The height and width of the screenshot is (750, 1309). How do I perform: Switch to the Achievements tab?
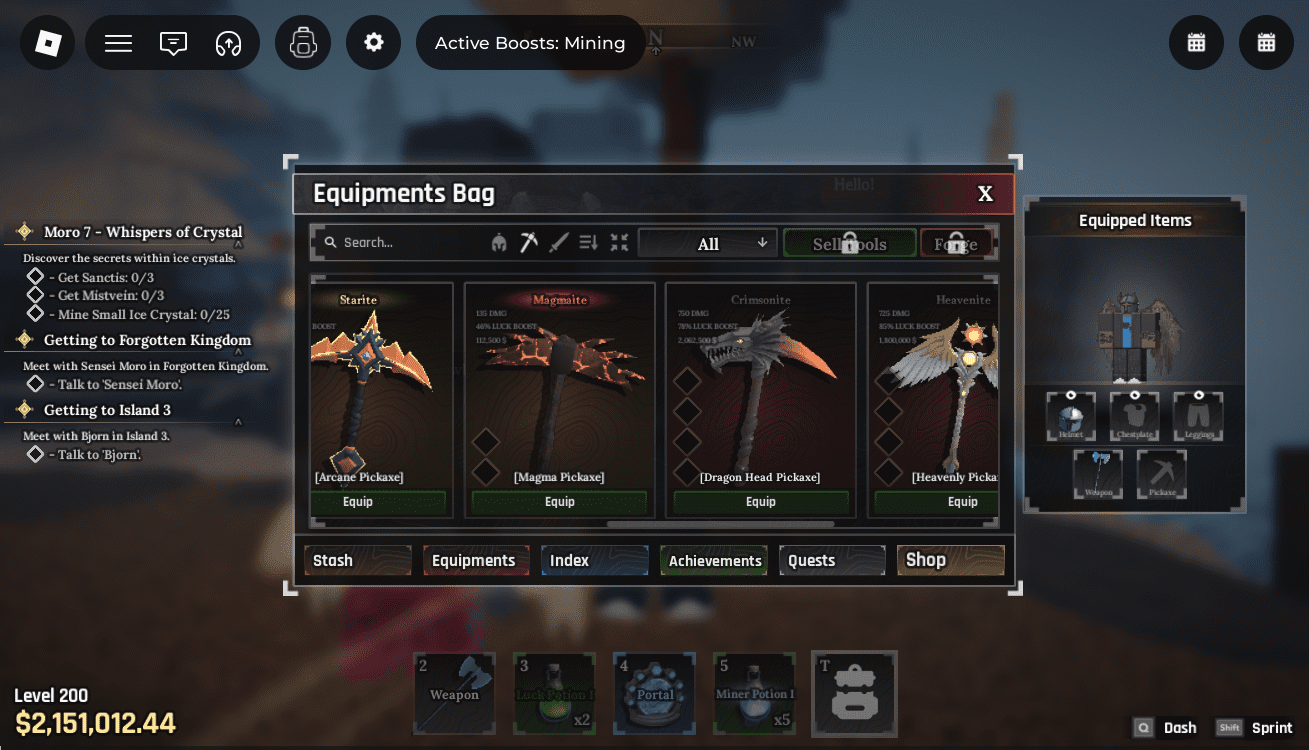pos(713,560)
